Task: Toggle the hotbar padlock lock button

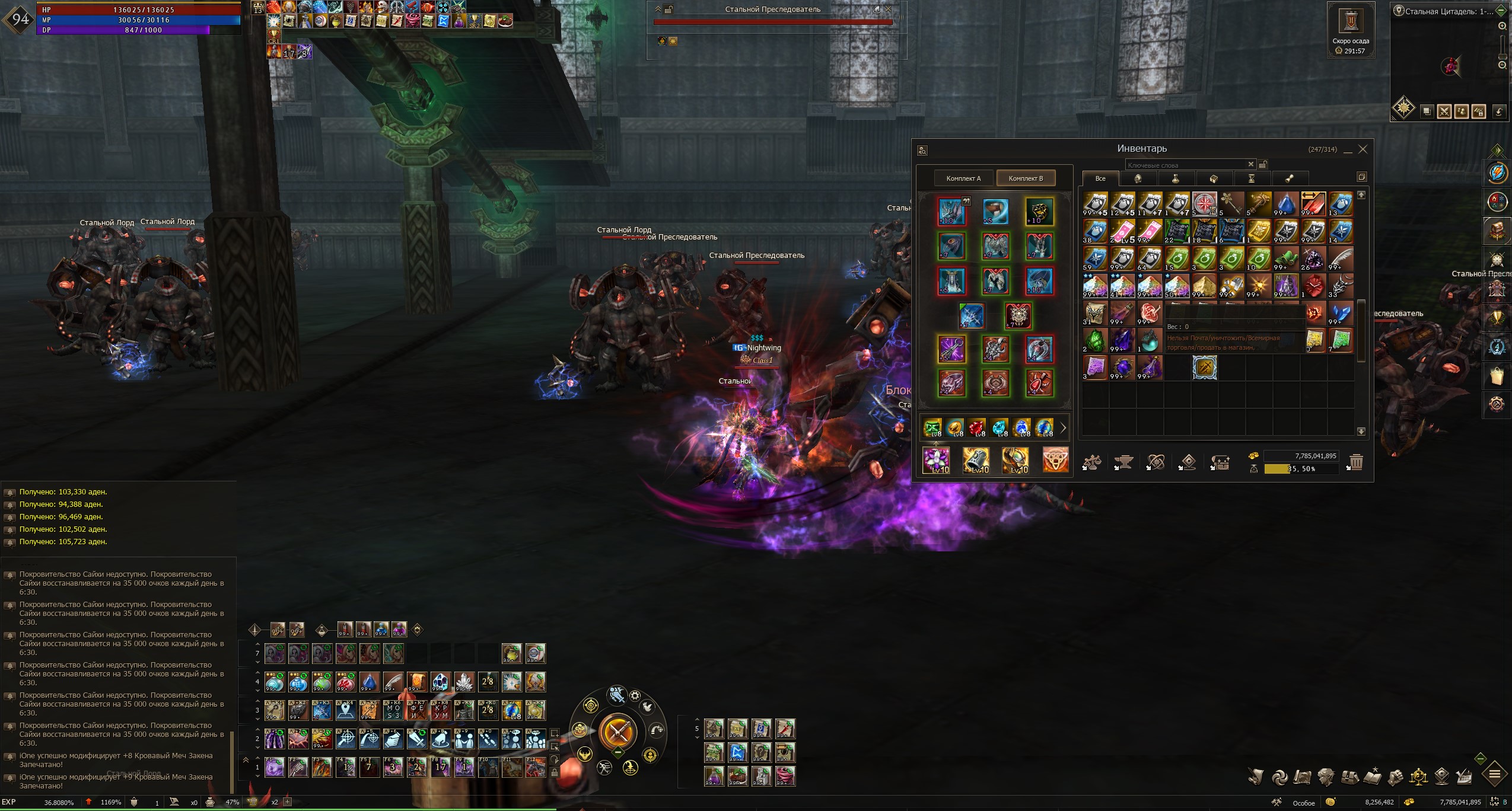Action: [554, 772]
